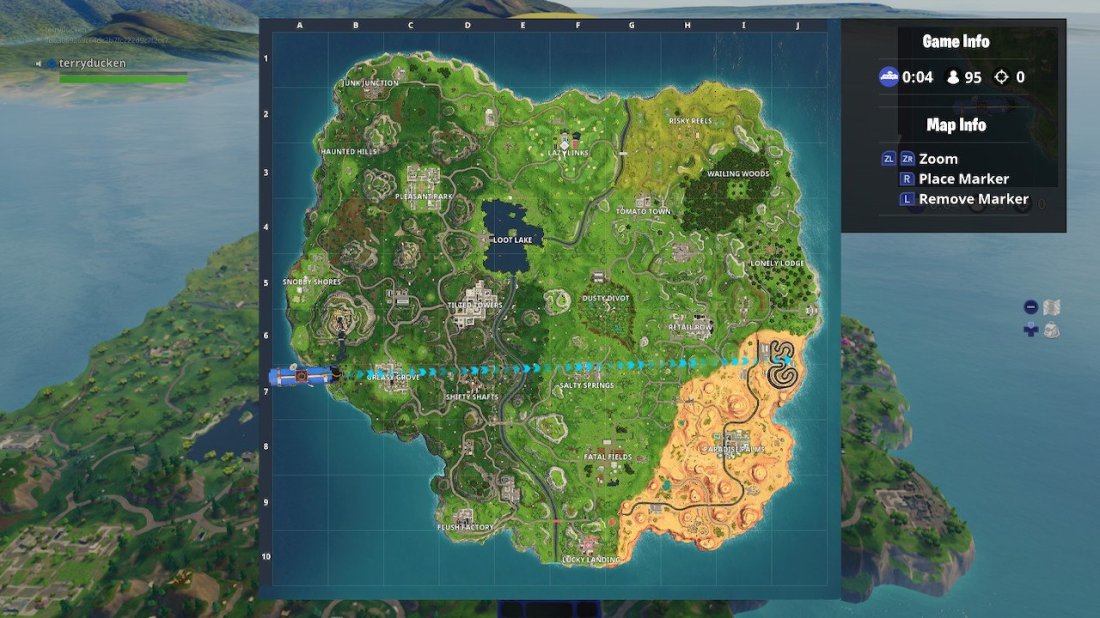
Task: Choose Shifty Shafts map location
Action: click(472, 396)
